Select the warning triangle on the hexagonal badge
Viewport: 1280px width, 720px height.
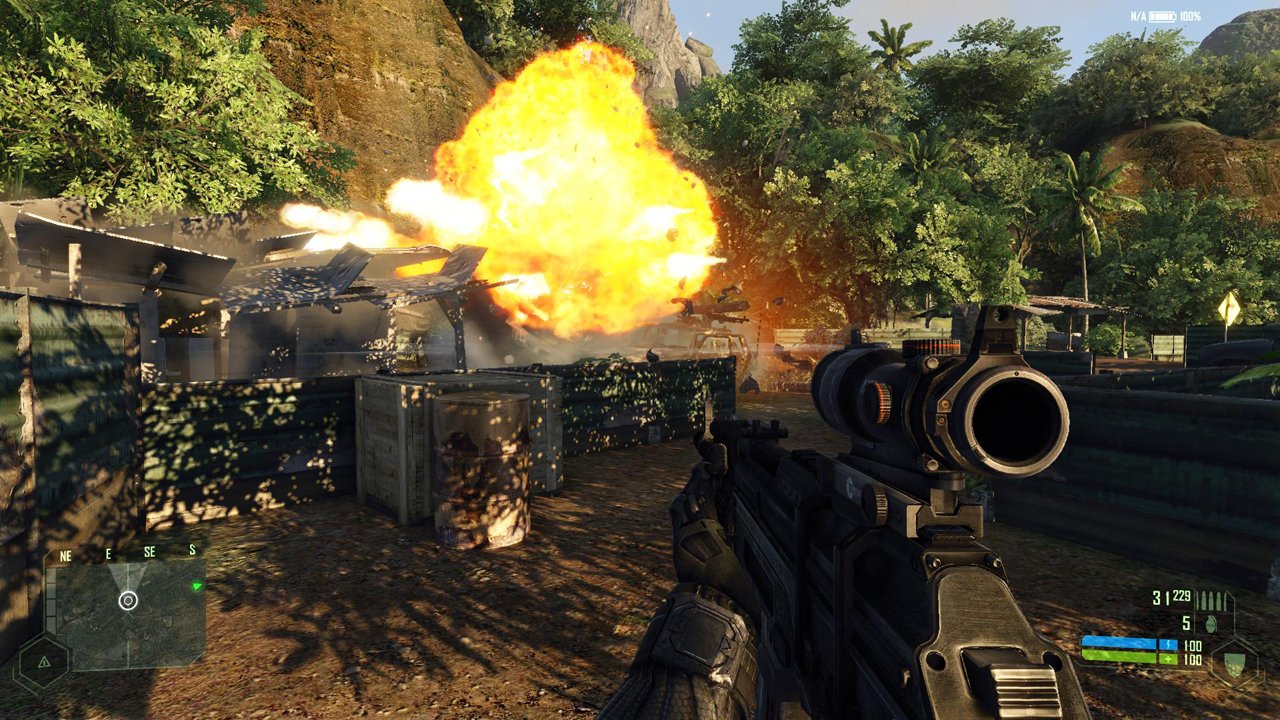pyautogui.click(x=44, y=663)
